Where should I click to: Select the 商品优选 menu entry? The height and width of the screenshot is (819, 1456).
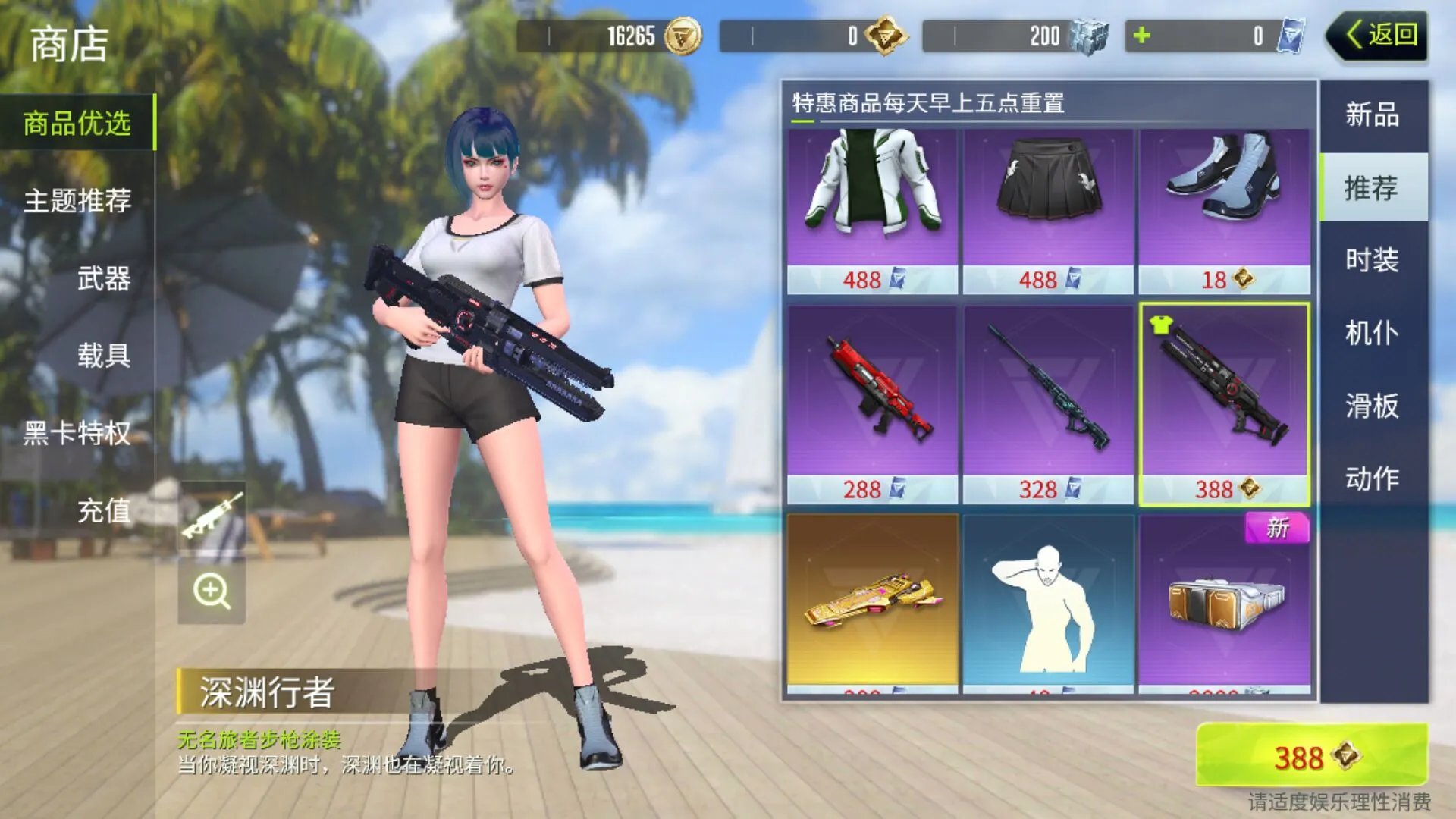(77, 123)
